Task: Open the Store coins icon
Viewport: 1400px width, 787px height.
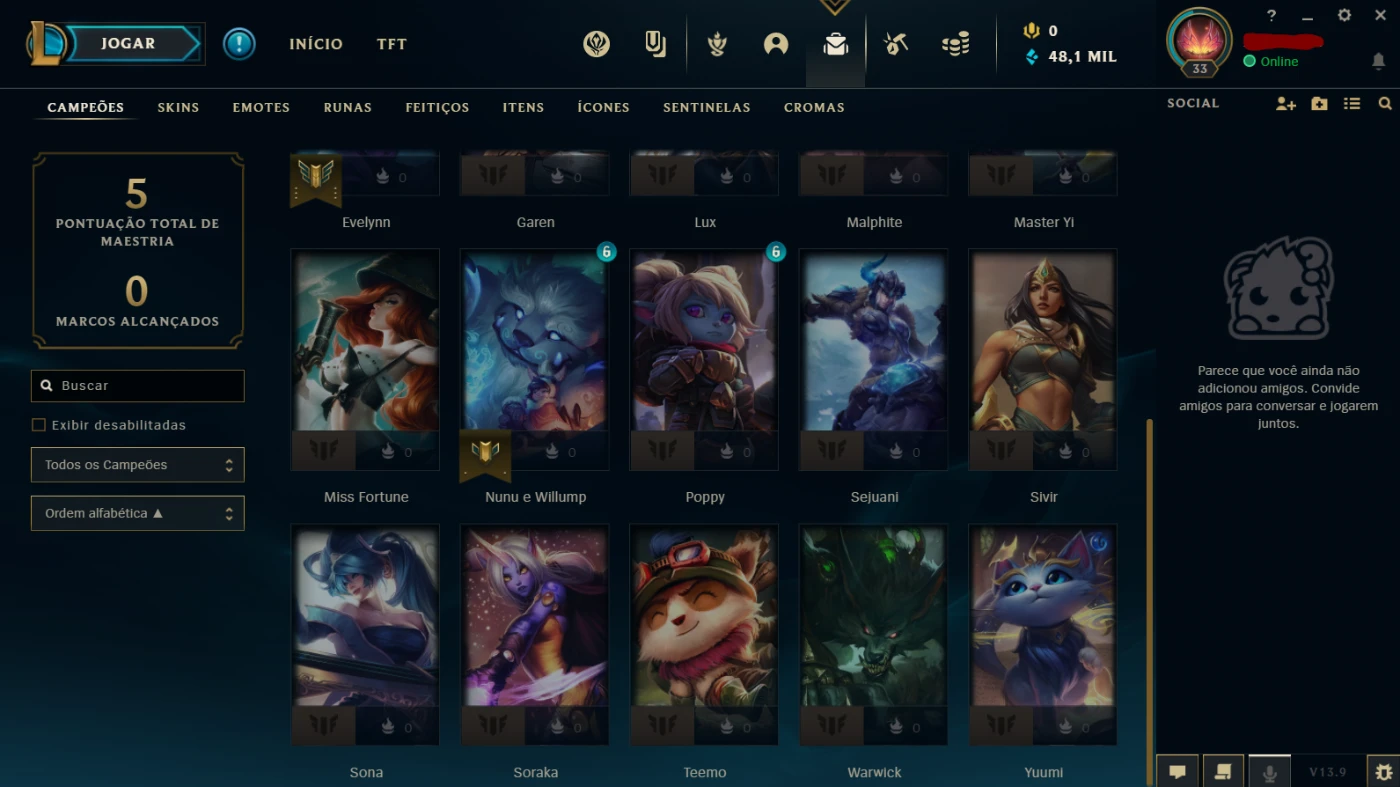Action: pyautogui.click(x=955, y=44)
